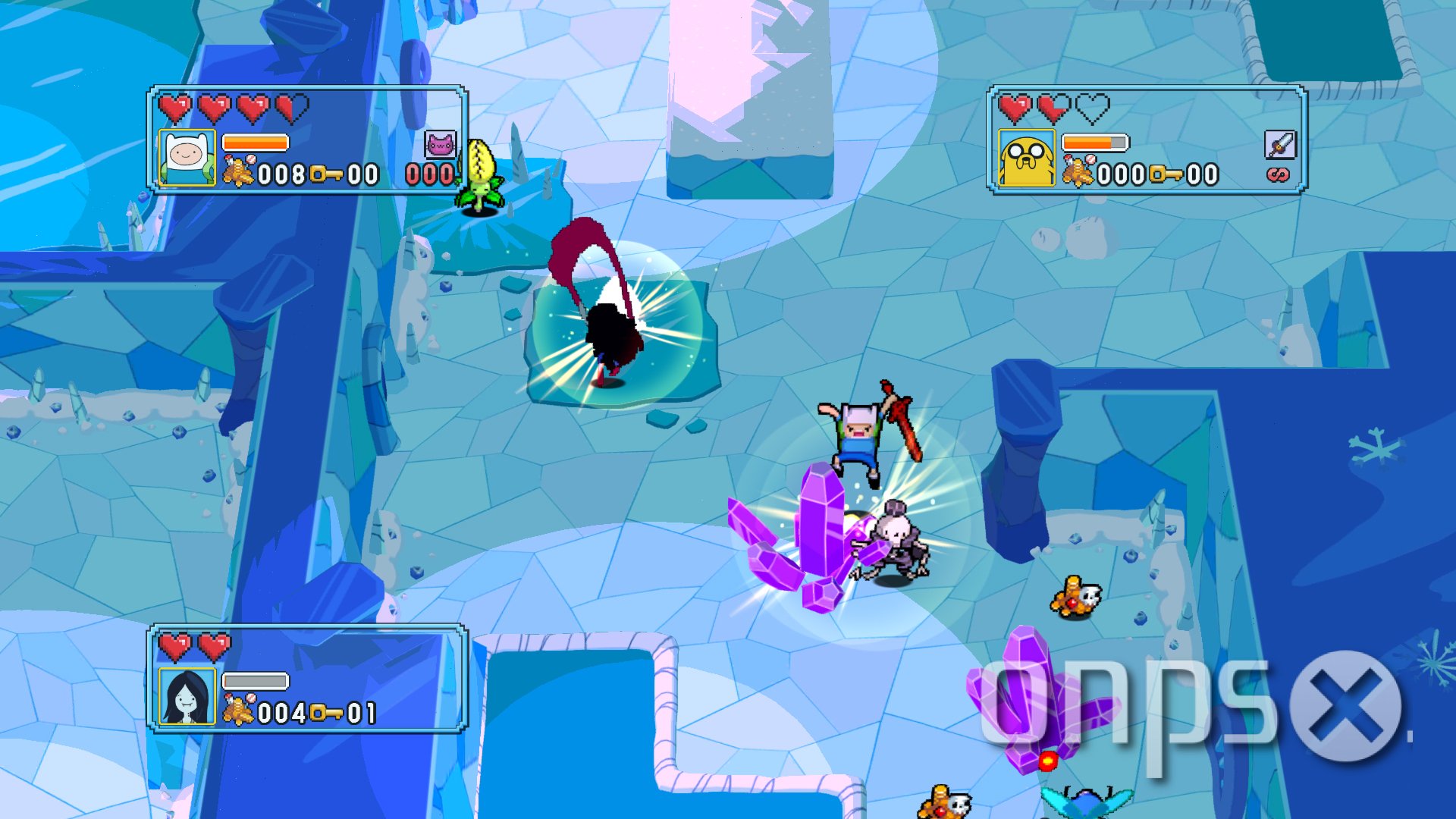This screenshot has width=1456, height=819.
Task: Click Finn's orange experience bar
Action: [254, 140]
